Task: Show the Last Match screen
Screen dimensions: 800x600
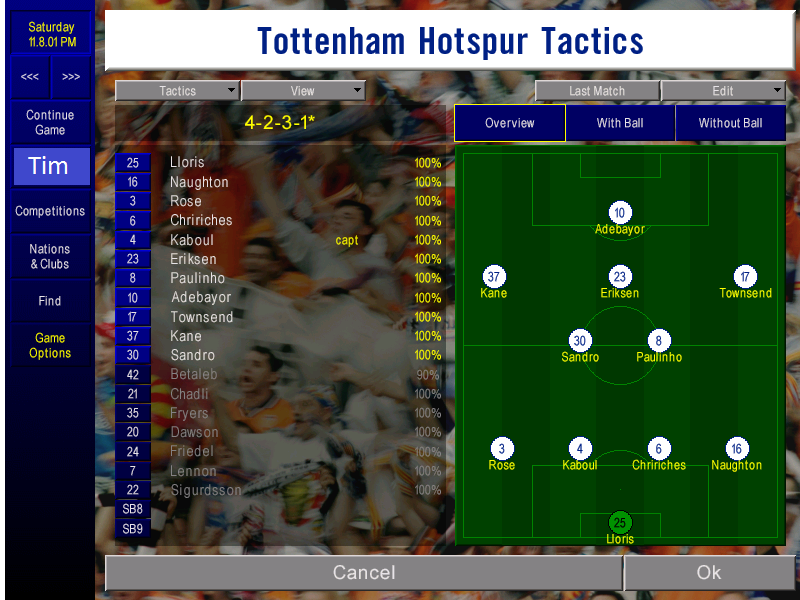Action: point(597,91)
